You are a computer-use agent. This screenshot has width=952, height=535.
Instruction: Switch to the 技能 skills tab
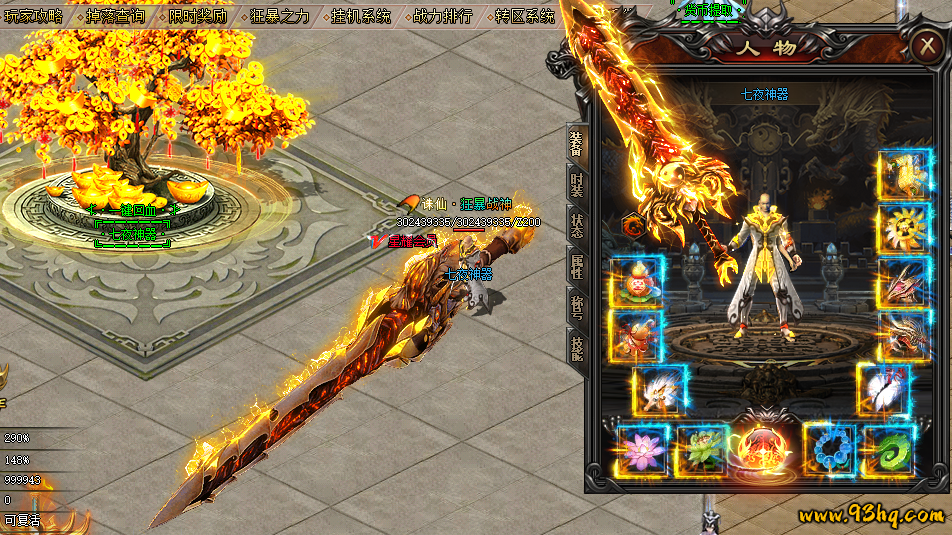[x=577, y=346]
